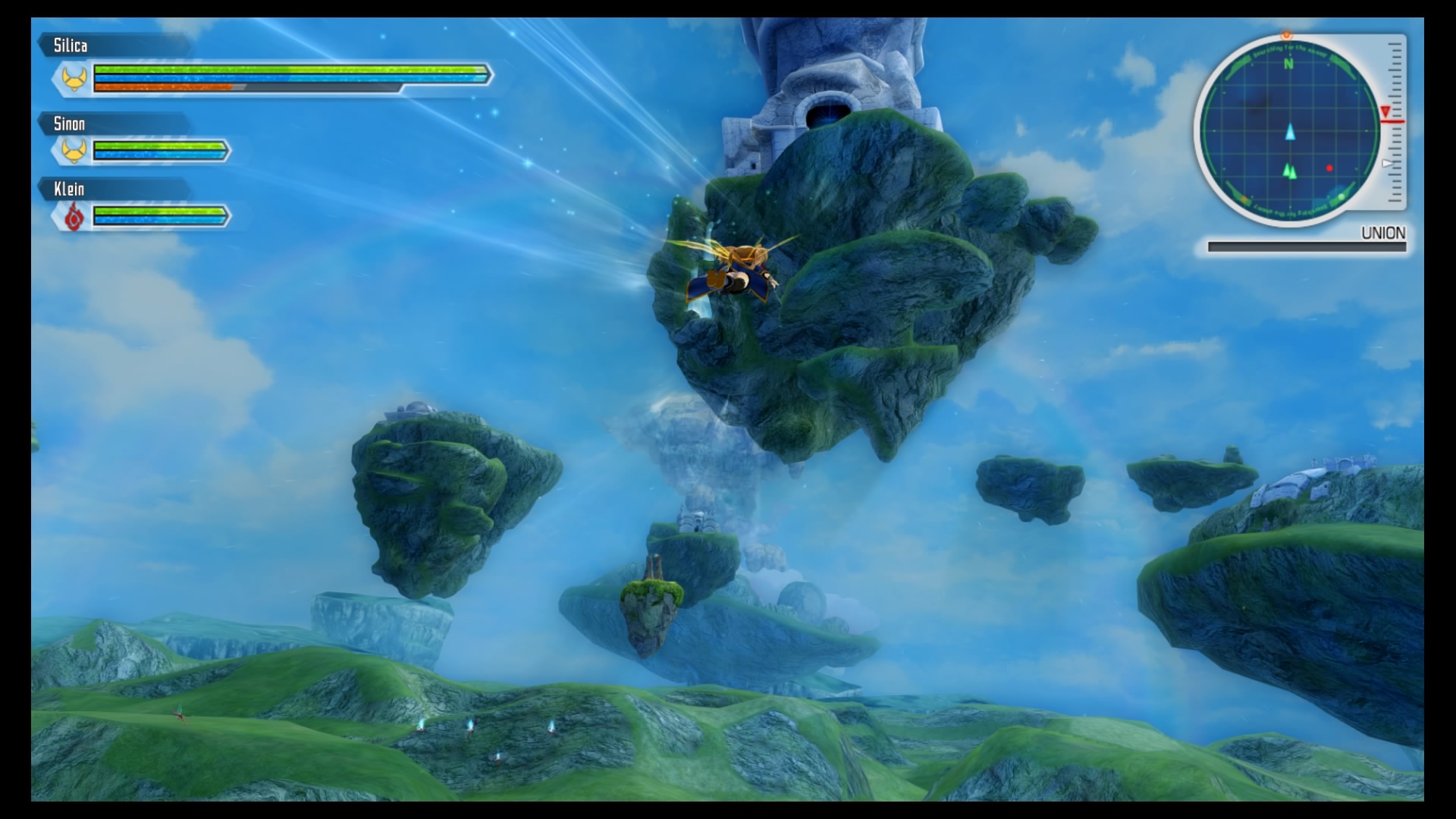This screenshot has width=1456, height=819.
Task: Click the N compass marker on the minimap
Action: point(1288,64)
